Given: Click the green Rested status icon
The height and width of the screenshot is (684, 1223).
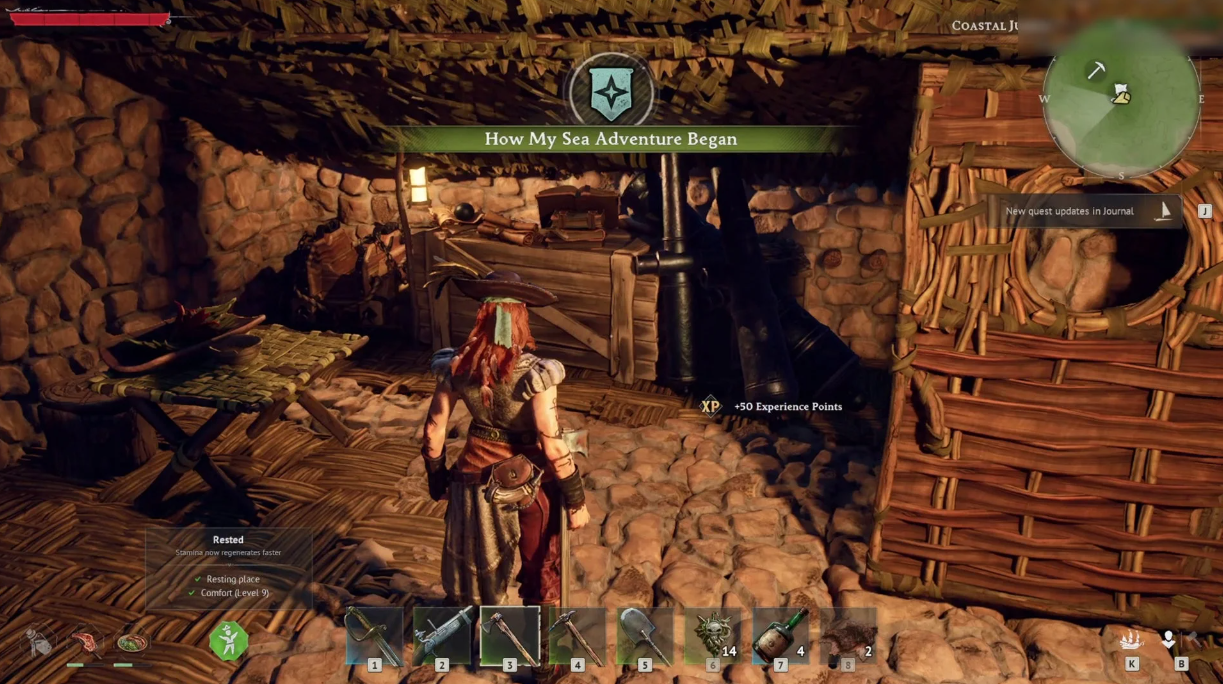Looking at the screenshot, I should click(x=229, y=640).
